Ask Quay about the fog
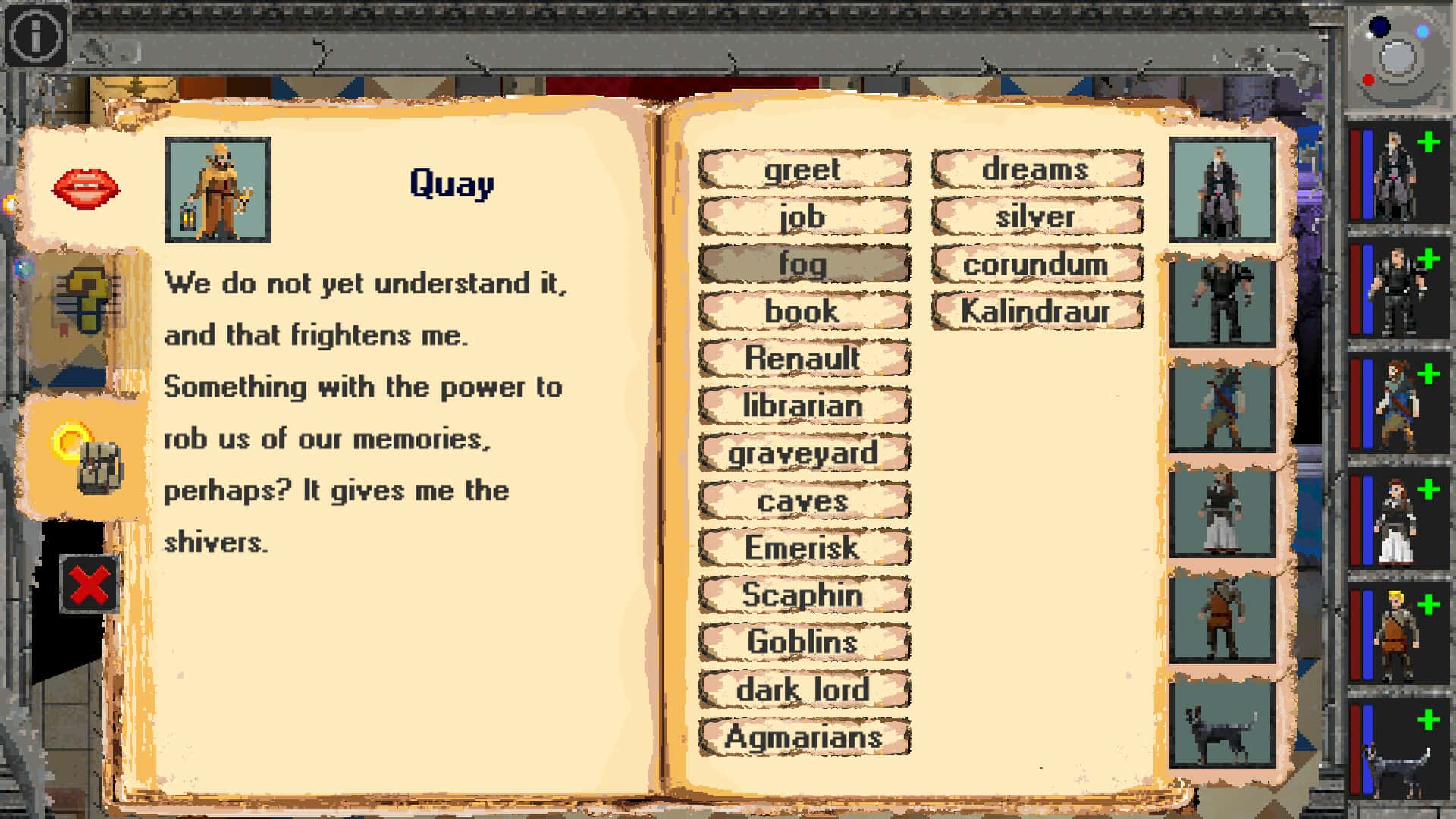1456x819 pixels. 805,265
